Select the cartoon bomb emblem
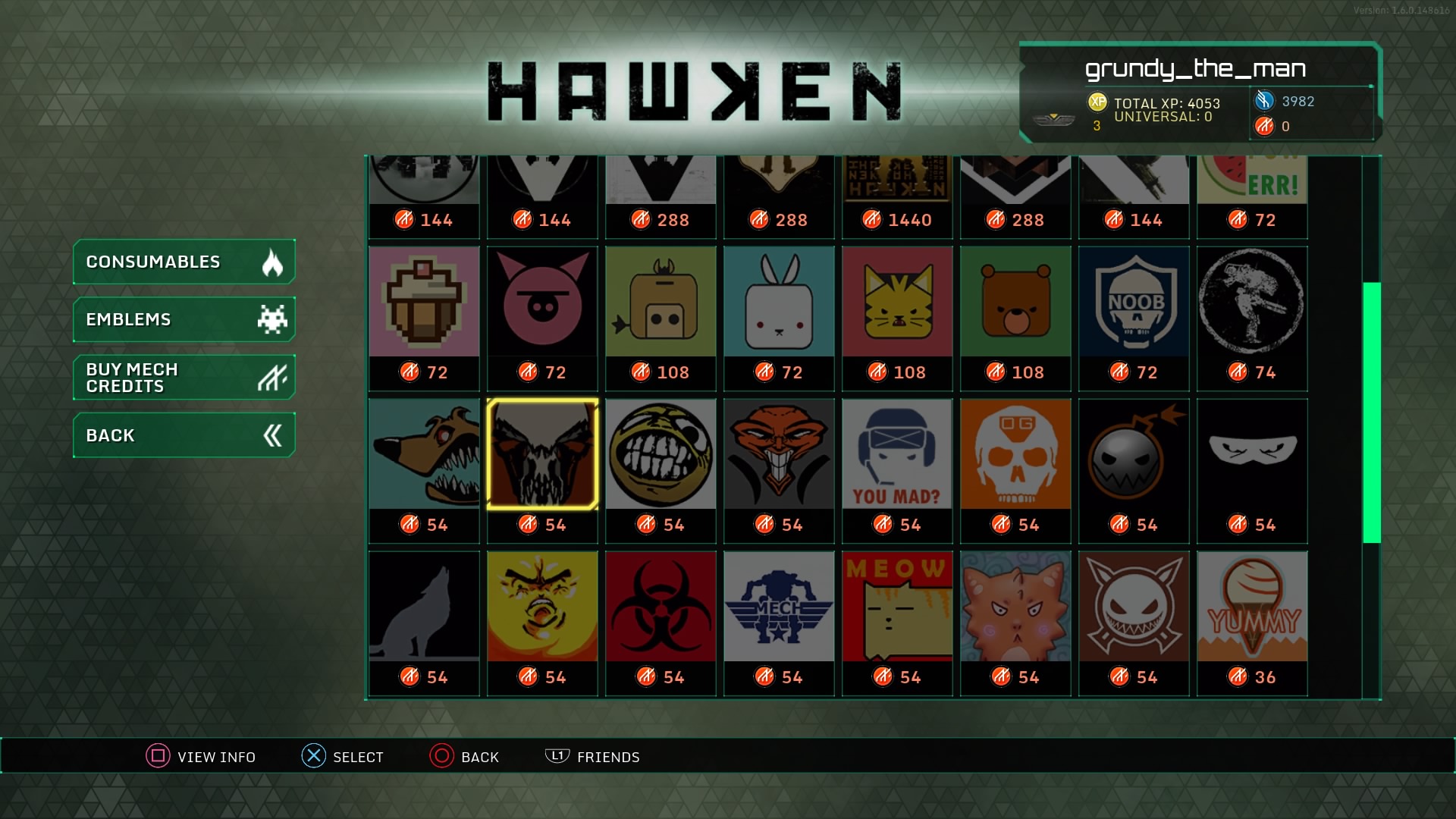 tap(1134, 453)
